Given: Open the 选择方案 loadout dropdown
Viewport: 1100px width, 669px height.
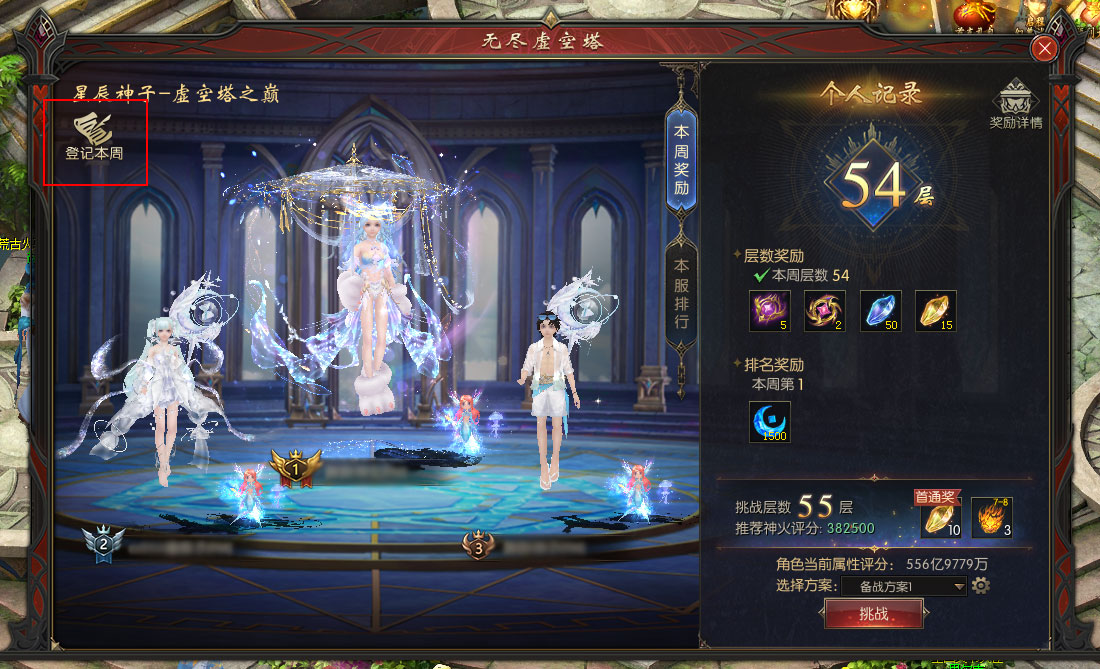Looking at the screenshot, I should (904, 586).
